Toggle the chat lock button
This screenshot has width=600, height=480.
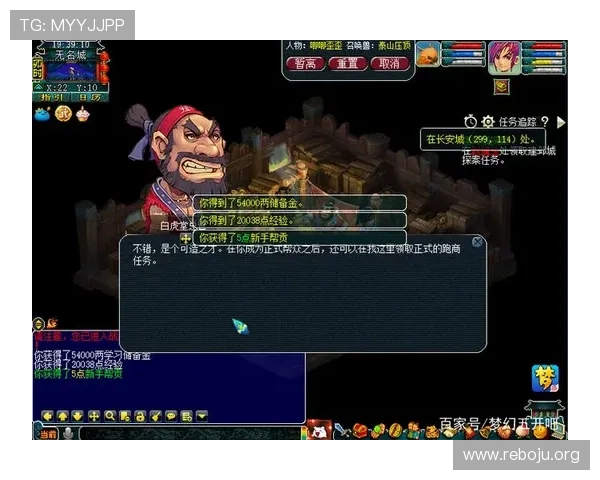tap(140, 416)
